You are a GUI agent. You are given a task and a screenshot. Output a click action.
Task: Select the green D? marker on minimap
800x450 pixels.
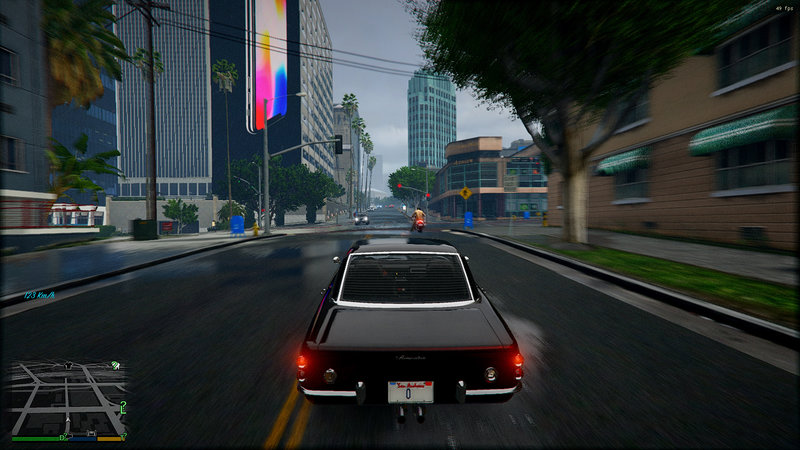63,437
